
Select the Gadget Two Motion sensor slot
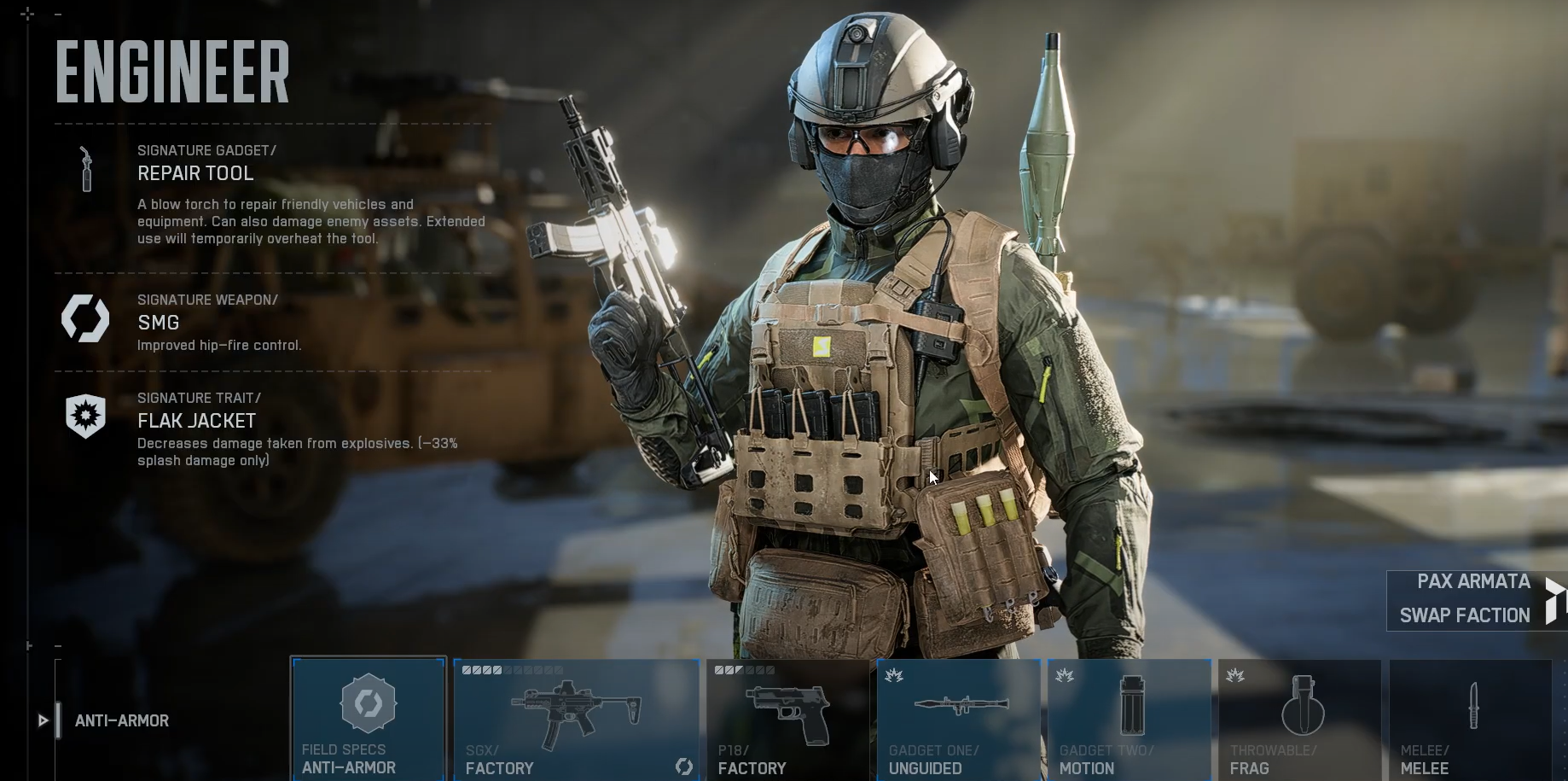point(1130,719)
